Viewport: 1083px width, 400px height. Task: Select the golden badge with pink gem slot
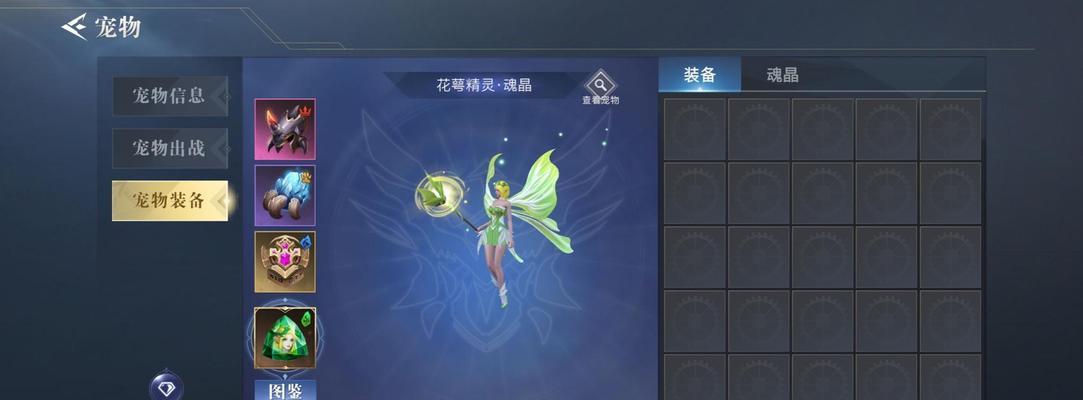click(x=285, y=262)
